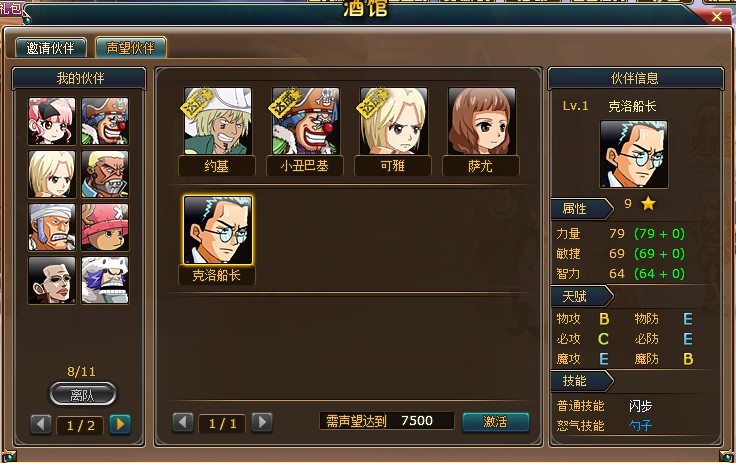Show next page of reputation partners

262,422
